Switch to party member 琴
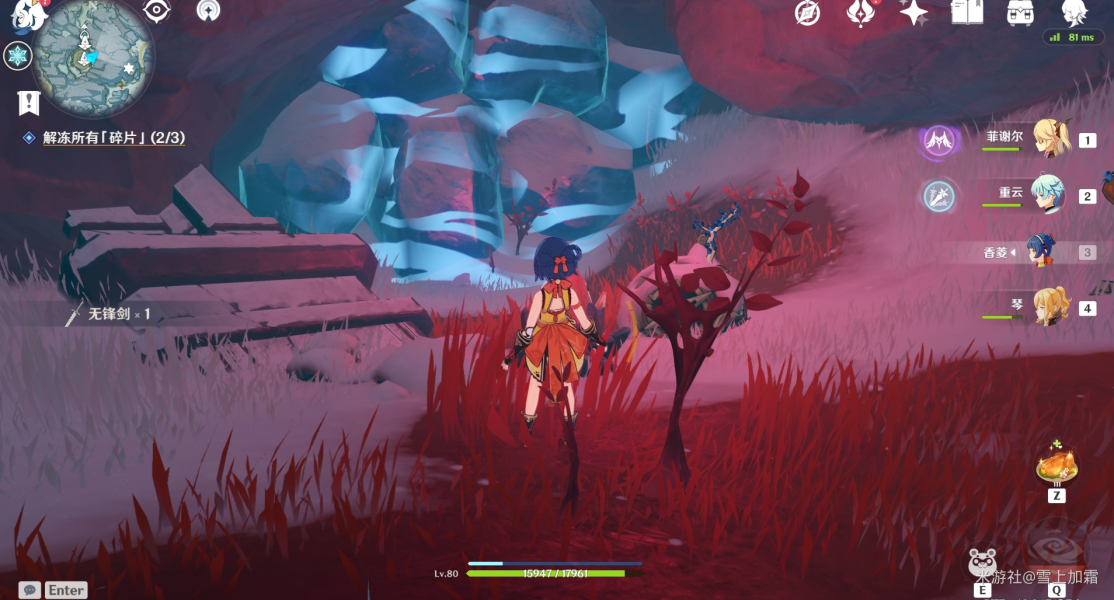 coord(1049,307)
